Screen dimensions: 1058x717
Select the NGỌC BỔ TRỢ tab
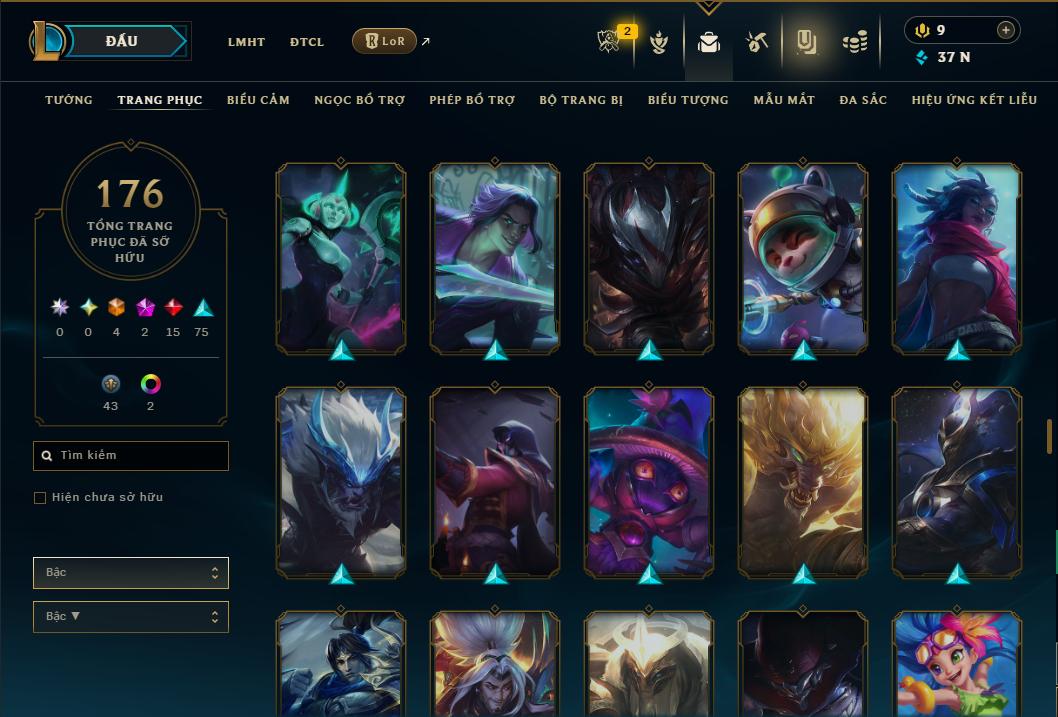[359, 100]
